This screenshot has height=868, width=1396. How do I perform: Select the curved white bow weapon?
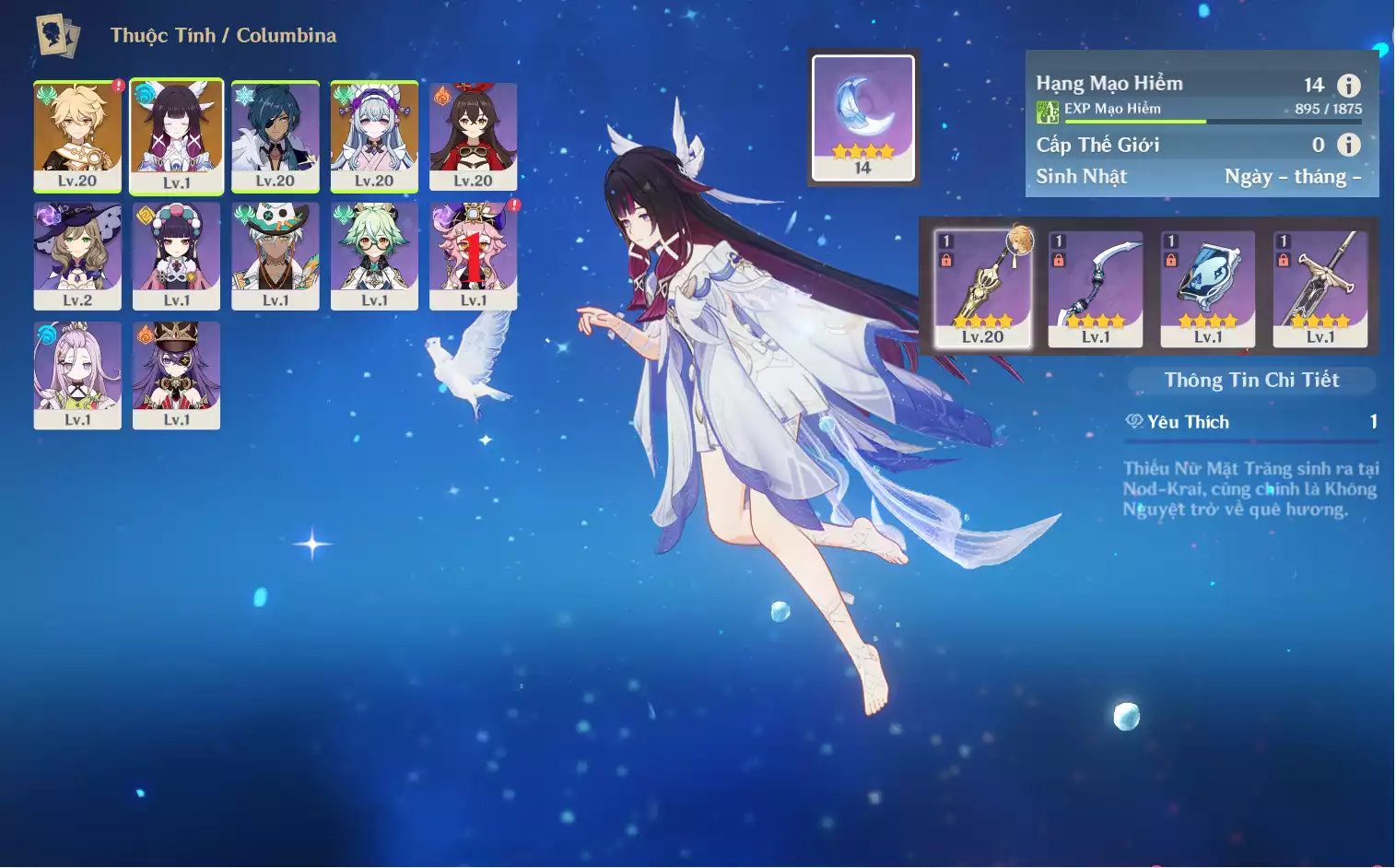[1096, 287]
